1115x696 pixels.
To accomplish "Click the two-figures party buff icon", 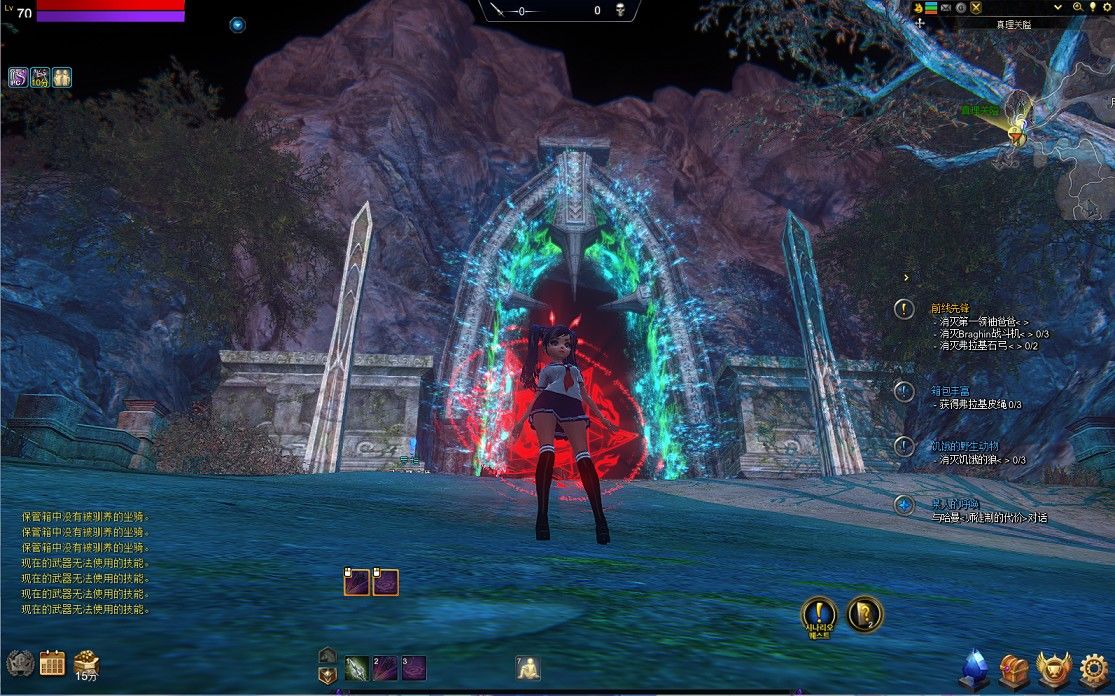I will pyautogui.click(x=62, y=76).
